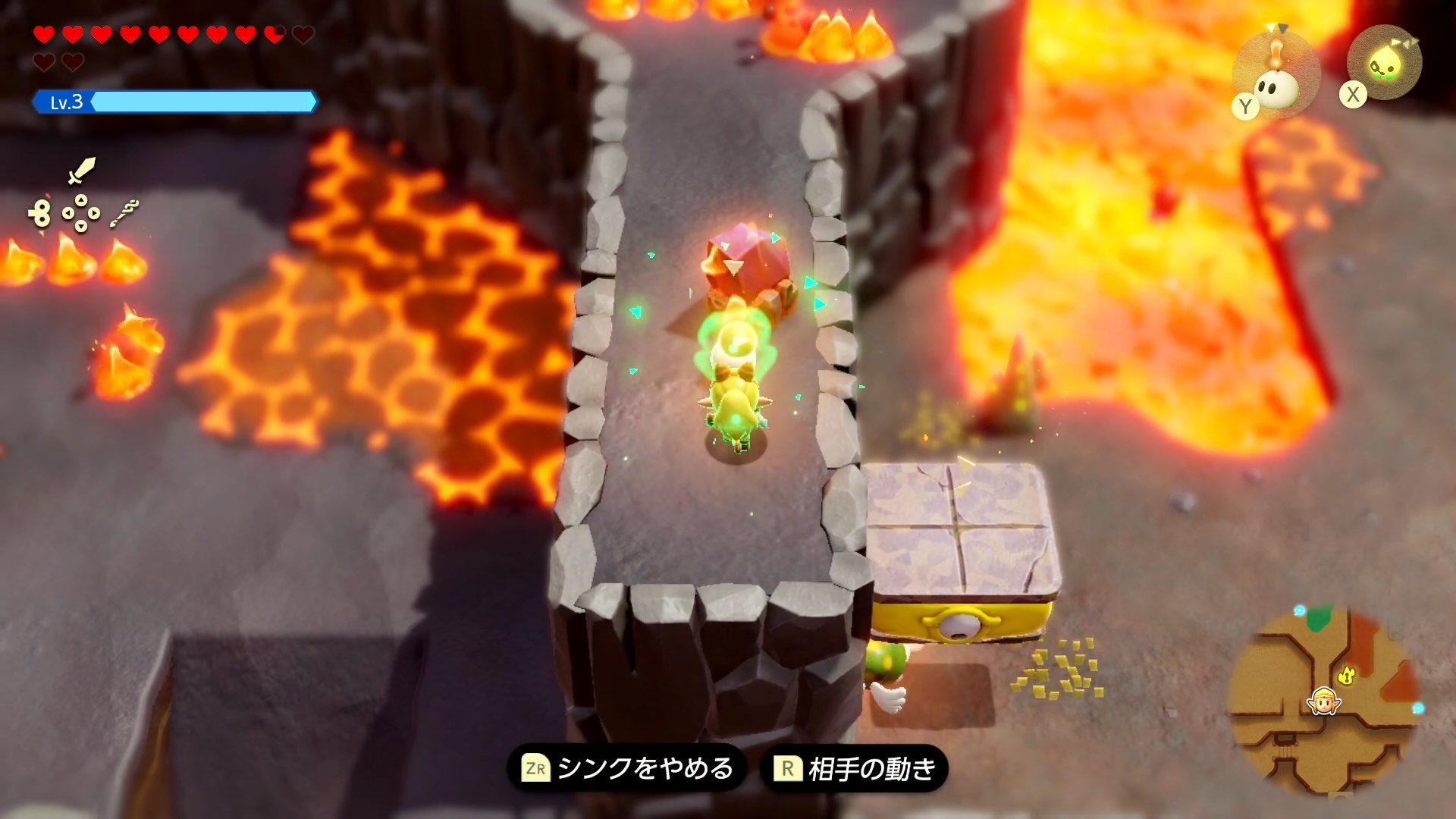Click the down arrow of the d-pad indicator
Screen dimensions: 1456x819
80,227
